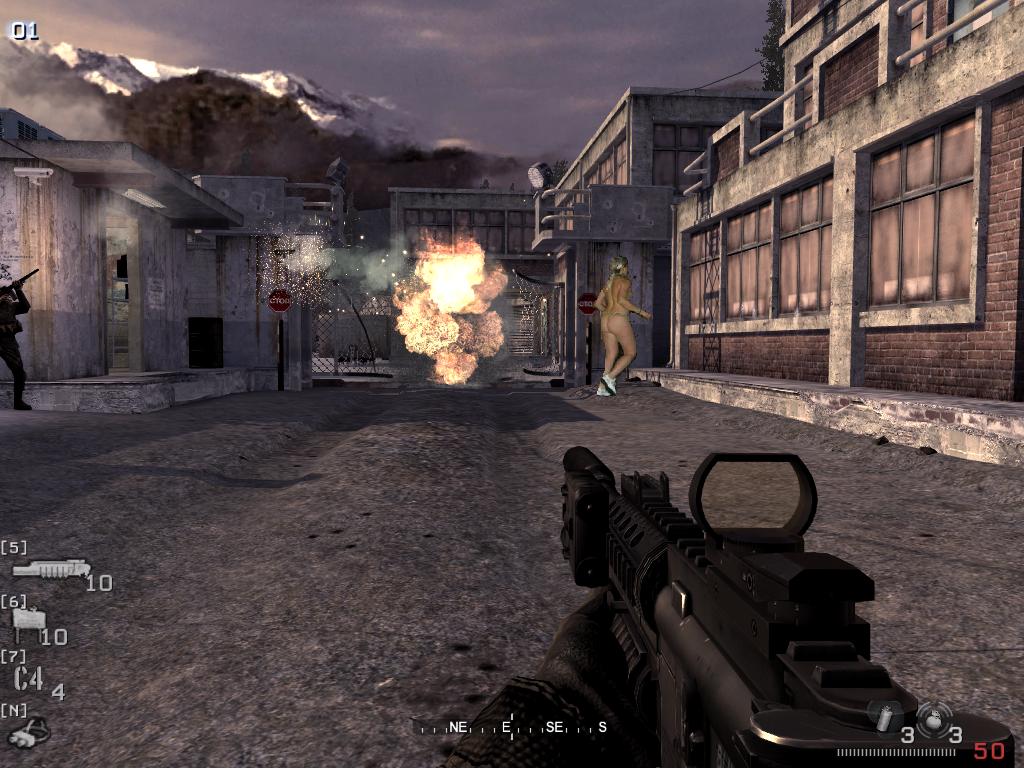Select the frag grenade icon
The height and width of the screenshot is (771, 1024).
pos(934,716)
